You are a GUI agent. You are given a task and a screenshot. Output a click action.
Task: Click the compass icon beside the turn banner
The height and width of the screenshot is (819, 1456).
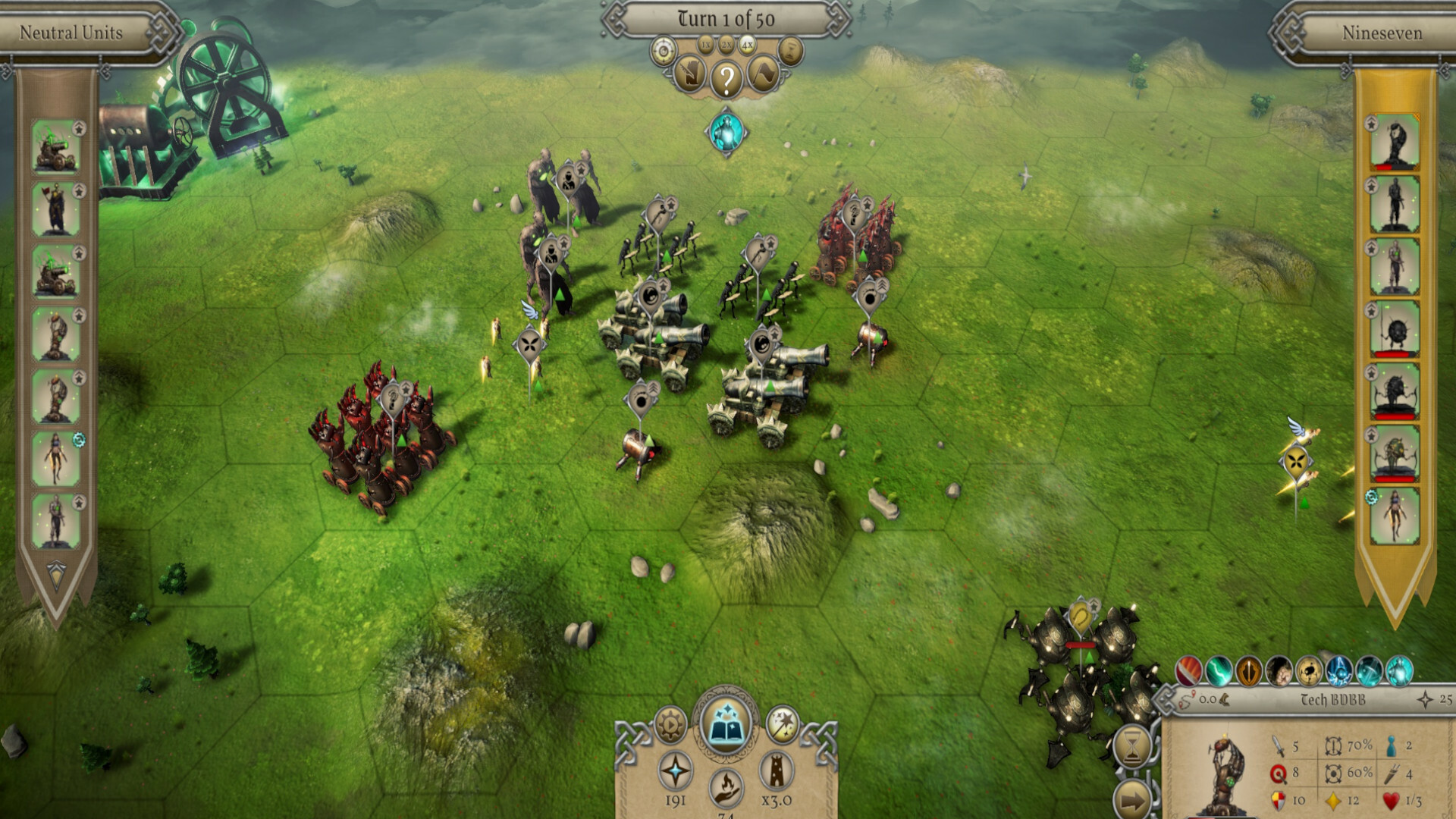tap(664, 49)
